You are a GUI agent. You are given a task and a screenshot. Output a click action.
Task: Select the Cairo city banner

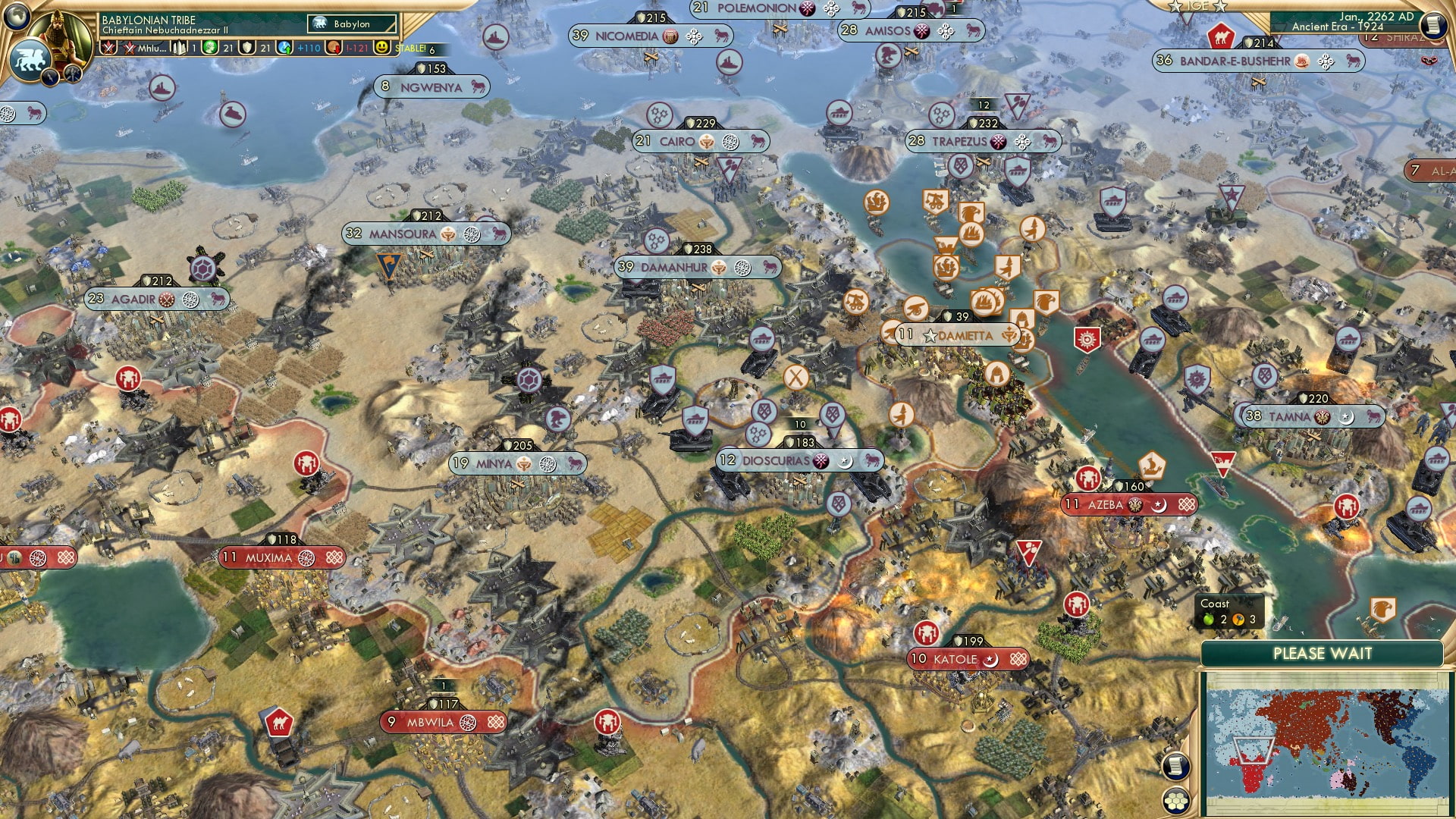(x=677, y=141)
